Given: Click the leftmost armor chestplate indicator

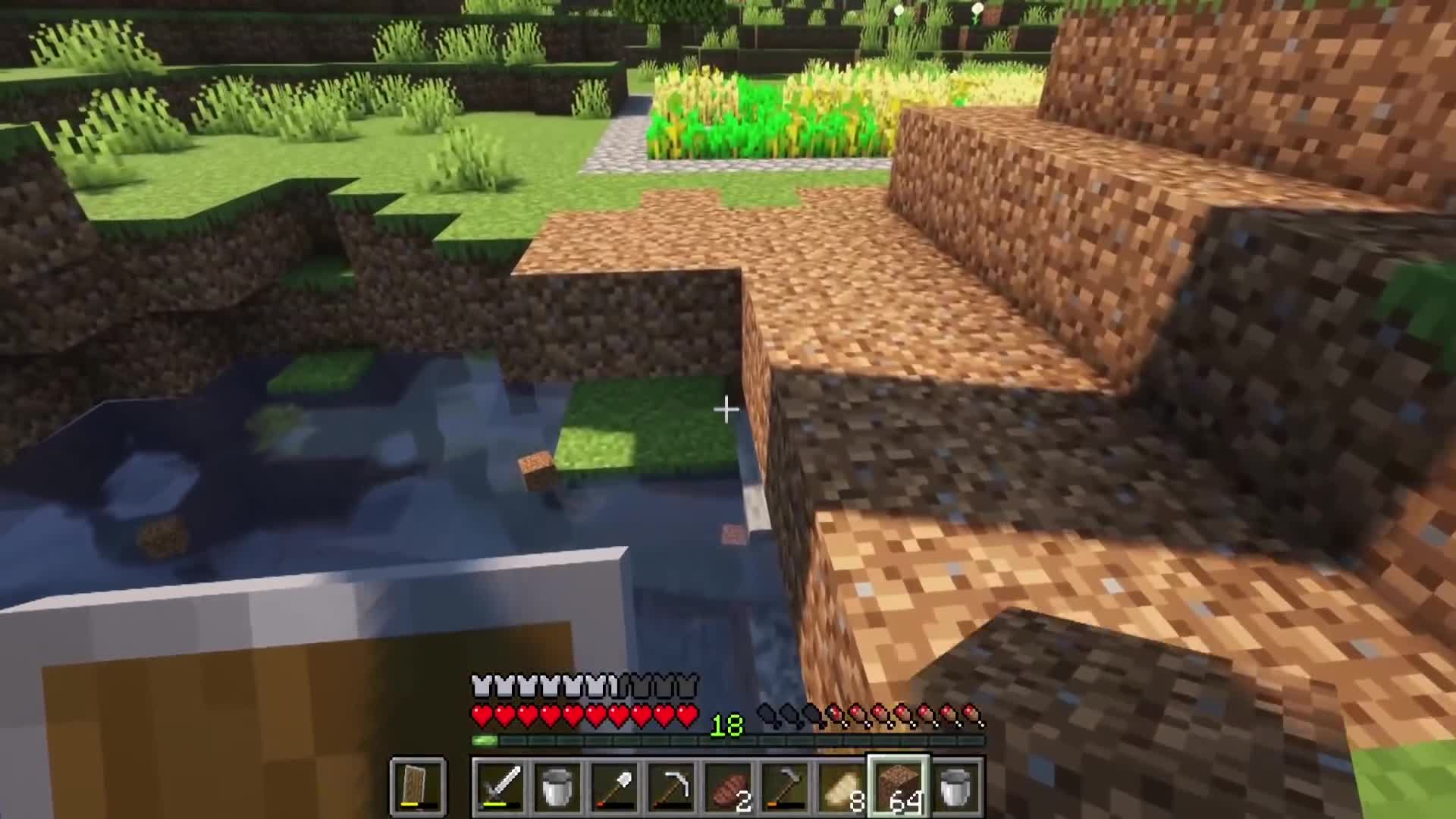Looking at the screenshot, I should 480,685.
